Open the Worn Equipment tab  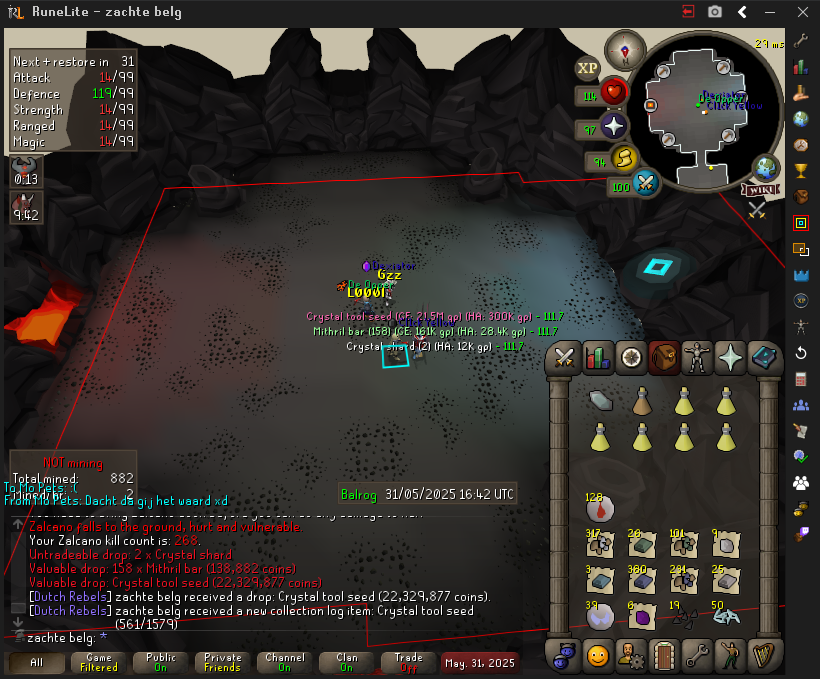(x=698, y=357)
